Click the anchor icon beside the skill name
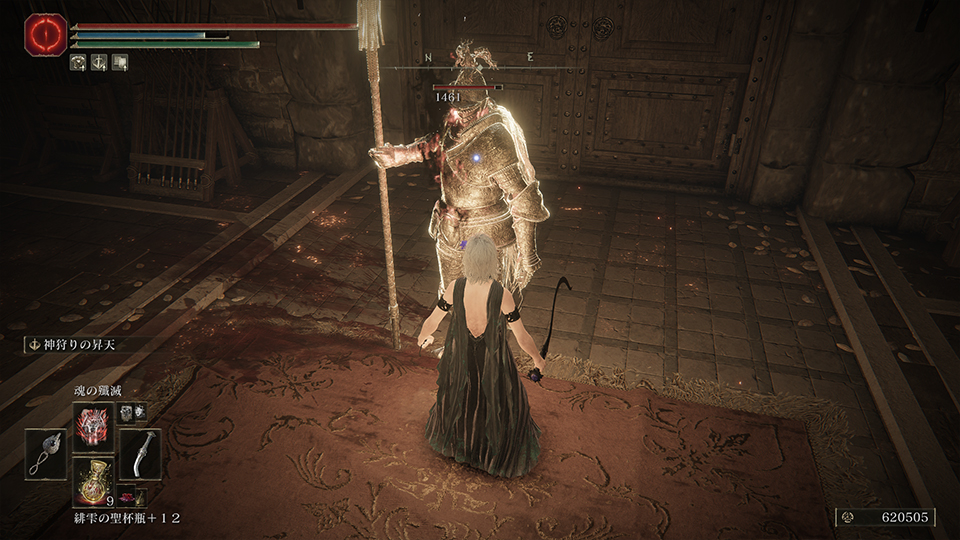The image size is (960, 540). click(x=32, y=345)
